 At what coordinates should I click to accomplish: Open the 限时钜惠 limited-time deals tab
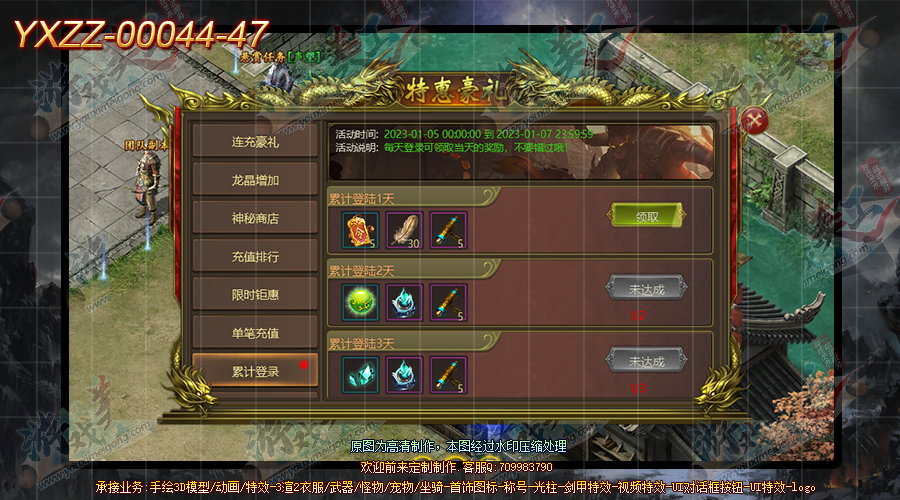(255, 294)
